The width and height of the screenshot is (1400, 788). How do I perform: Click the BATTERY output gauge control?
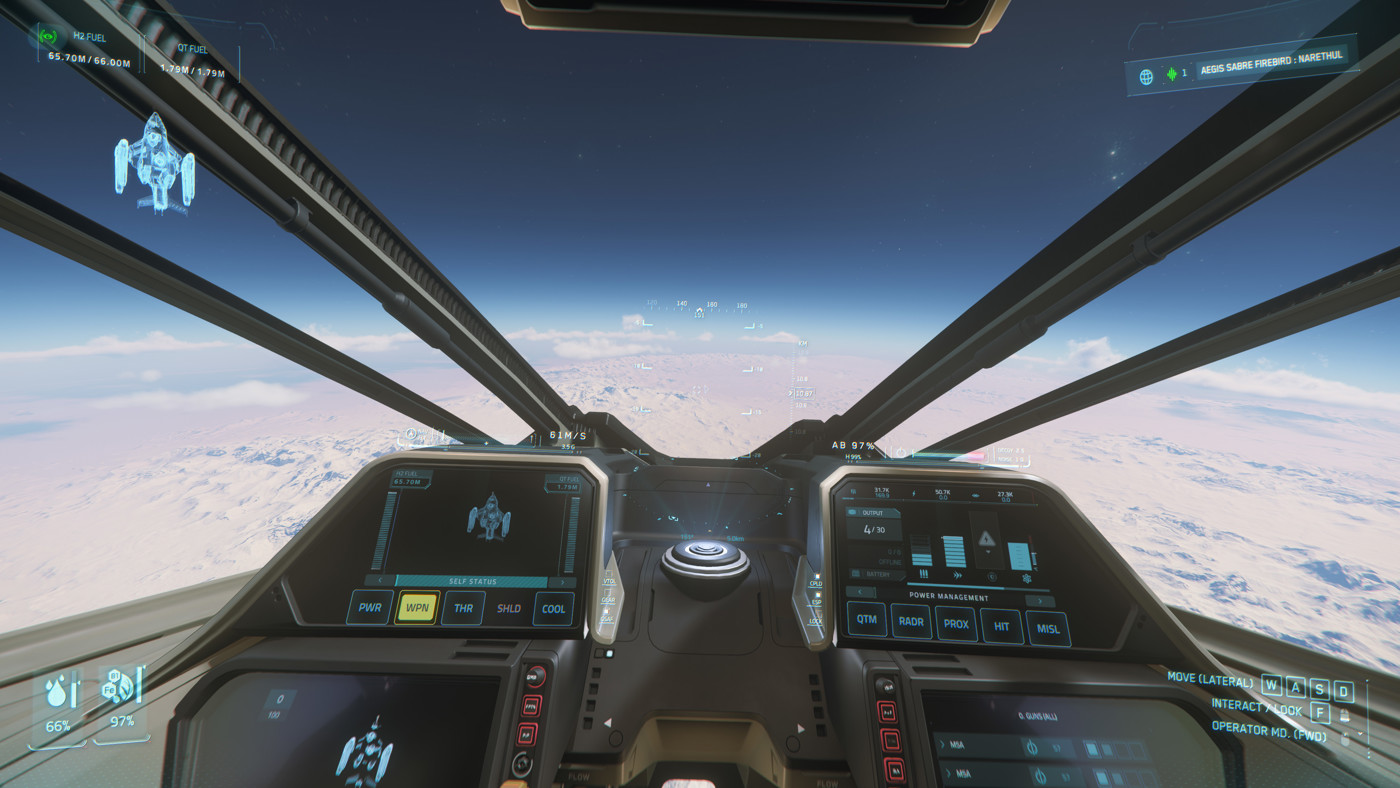point(880,573)
